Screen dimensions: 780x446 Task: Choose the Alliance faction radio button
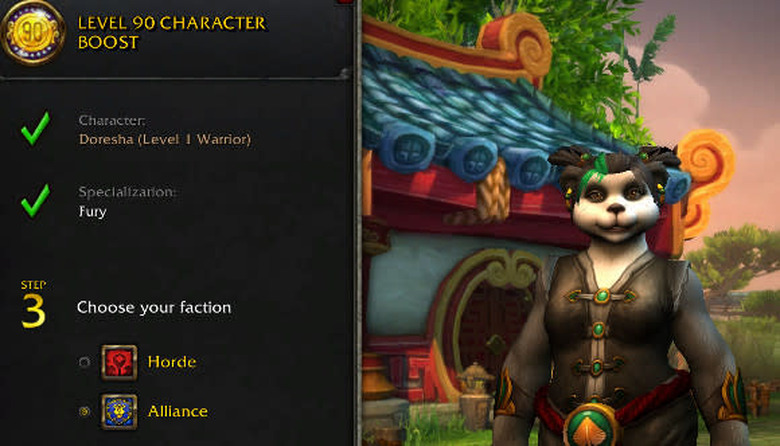click(84, 411)
